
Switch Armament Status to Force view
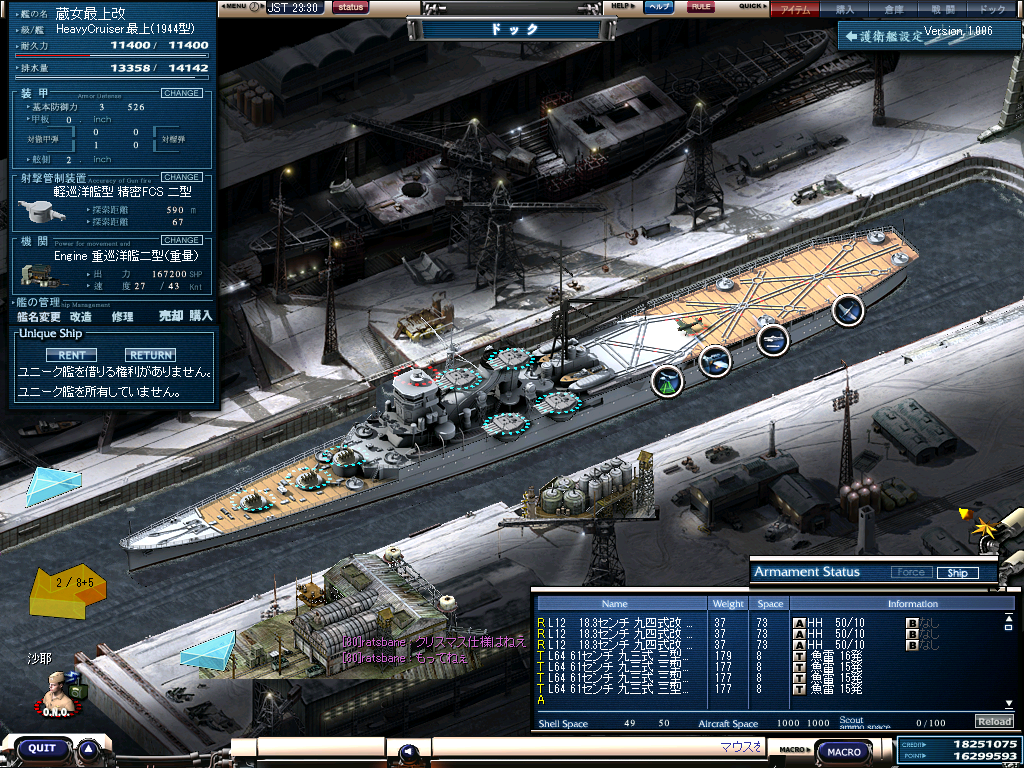[910, 573]
